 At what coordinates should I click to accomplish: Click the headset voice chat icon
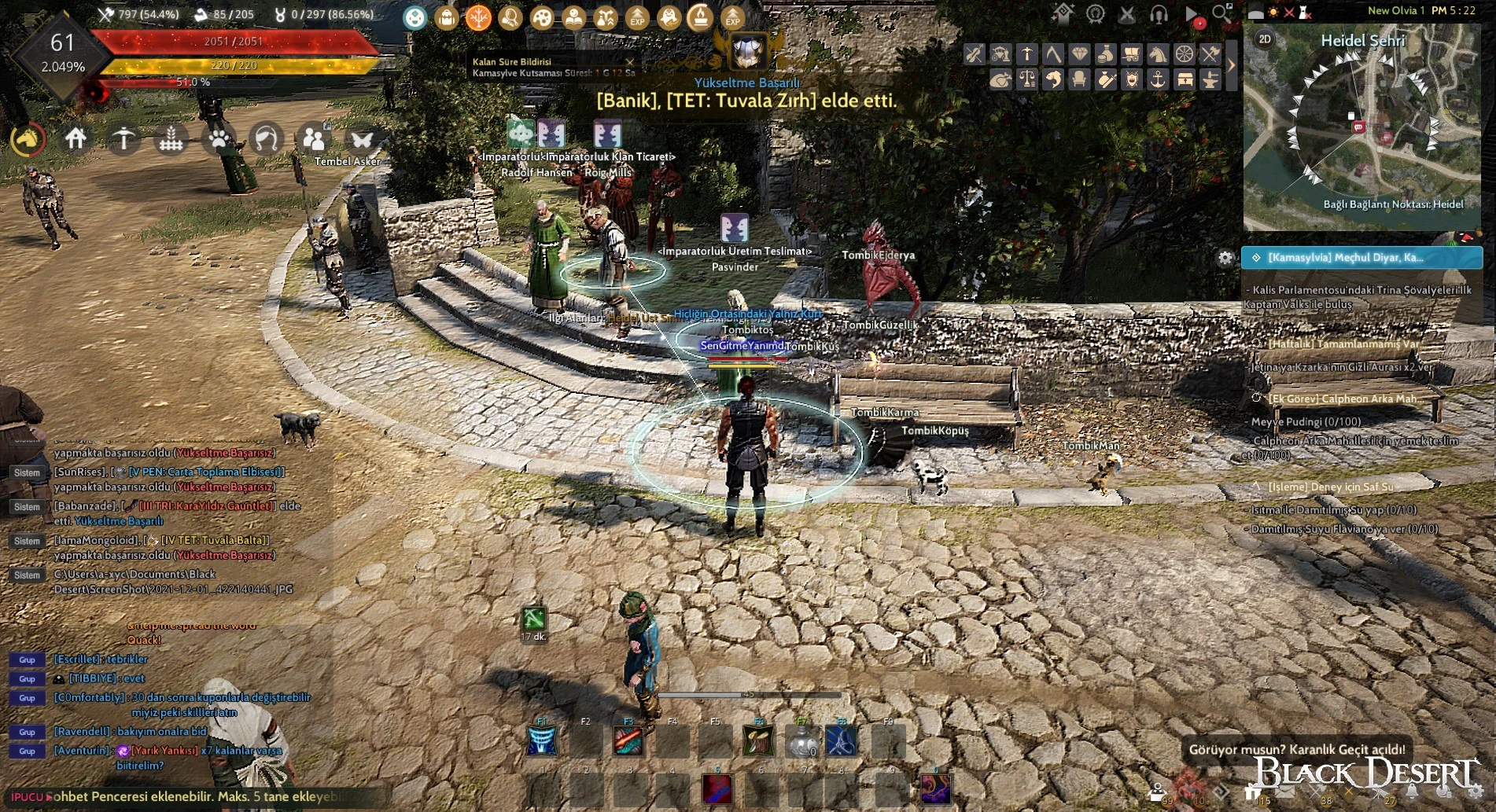[x=1159, y=14]
